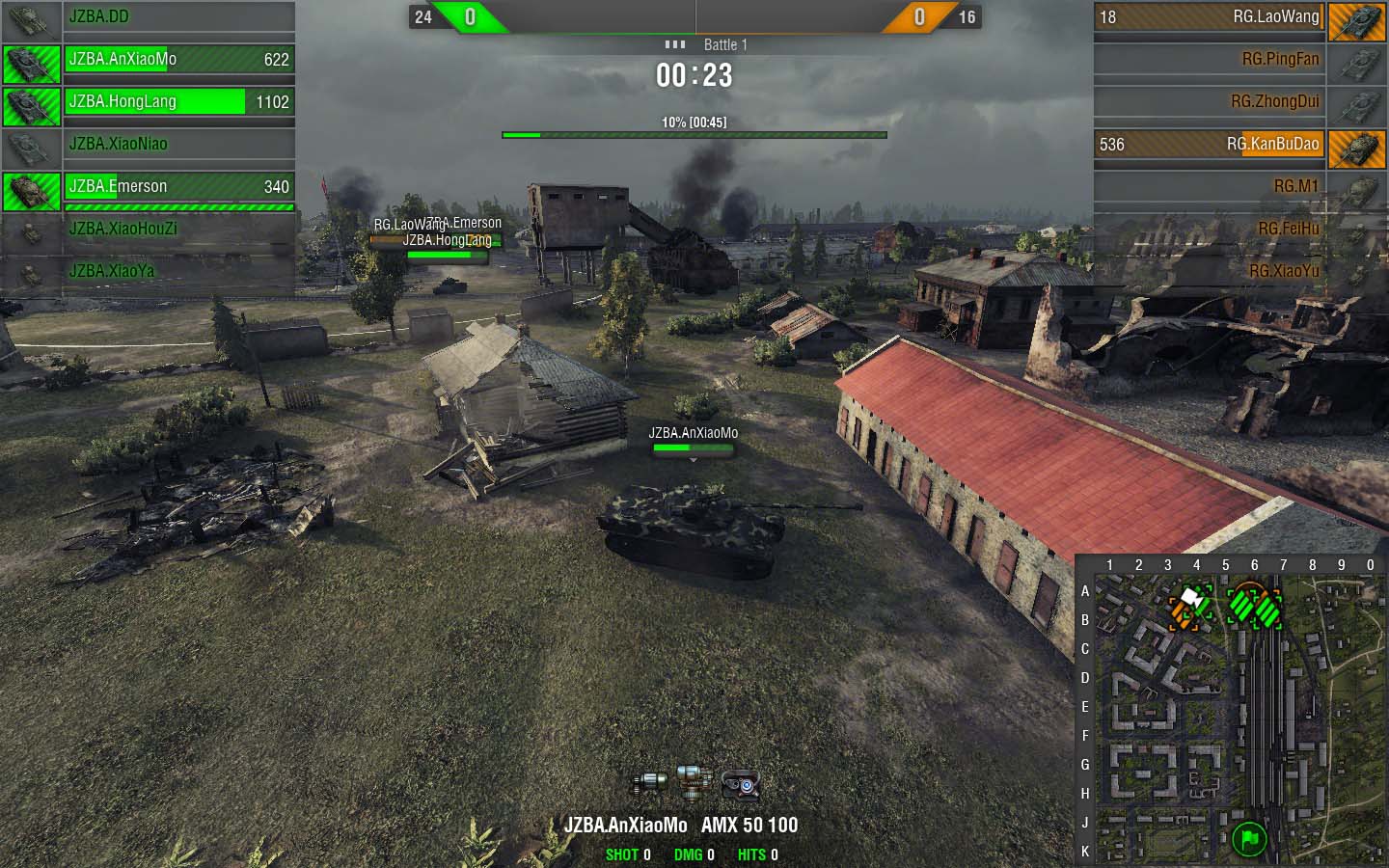Choose RG.XiaoYu in the enemy panel
Viewport: 1389px width, 868px height.
click(x=1210, y=272)
